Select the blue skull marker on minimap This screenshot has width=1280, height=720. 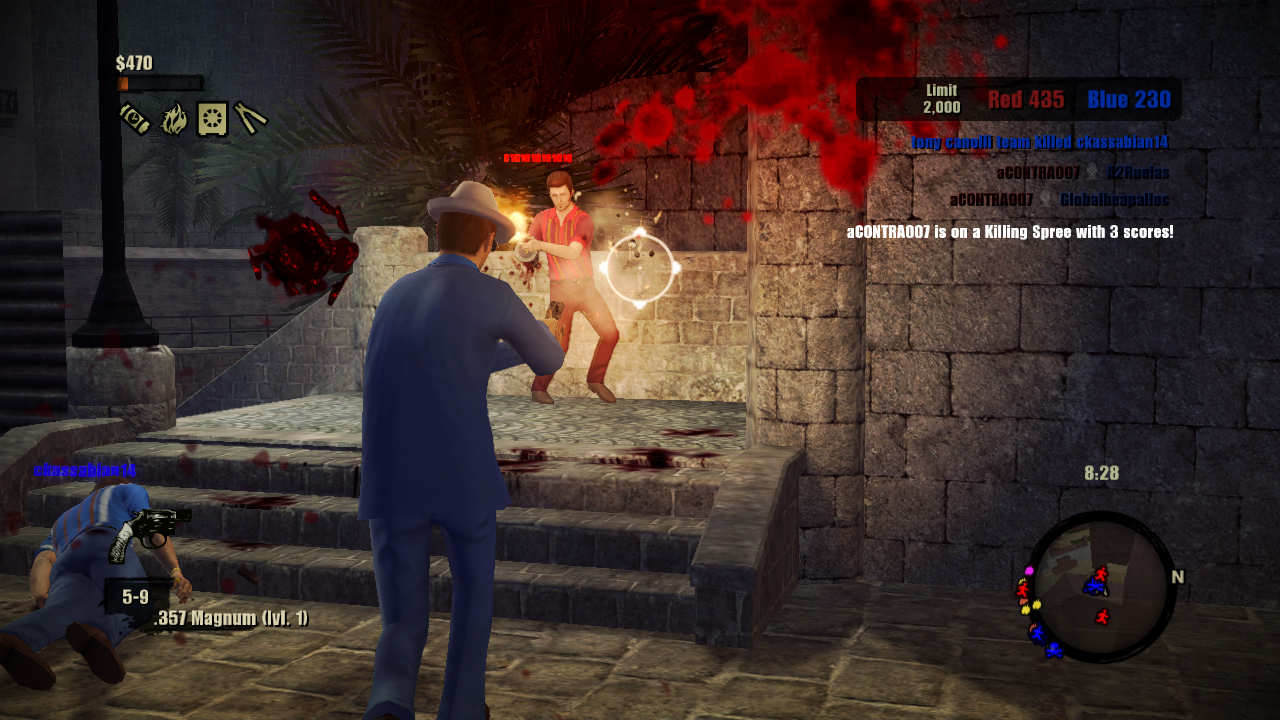coord(1053,650)
